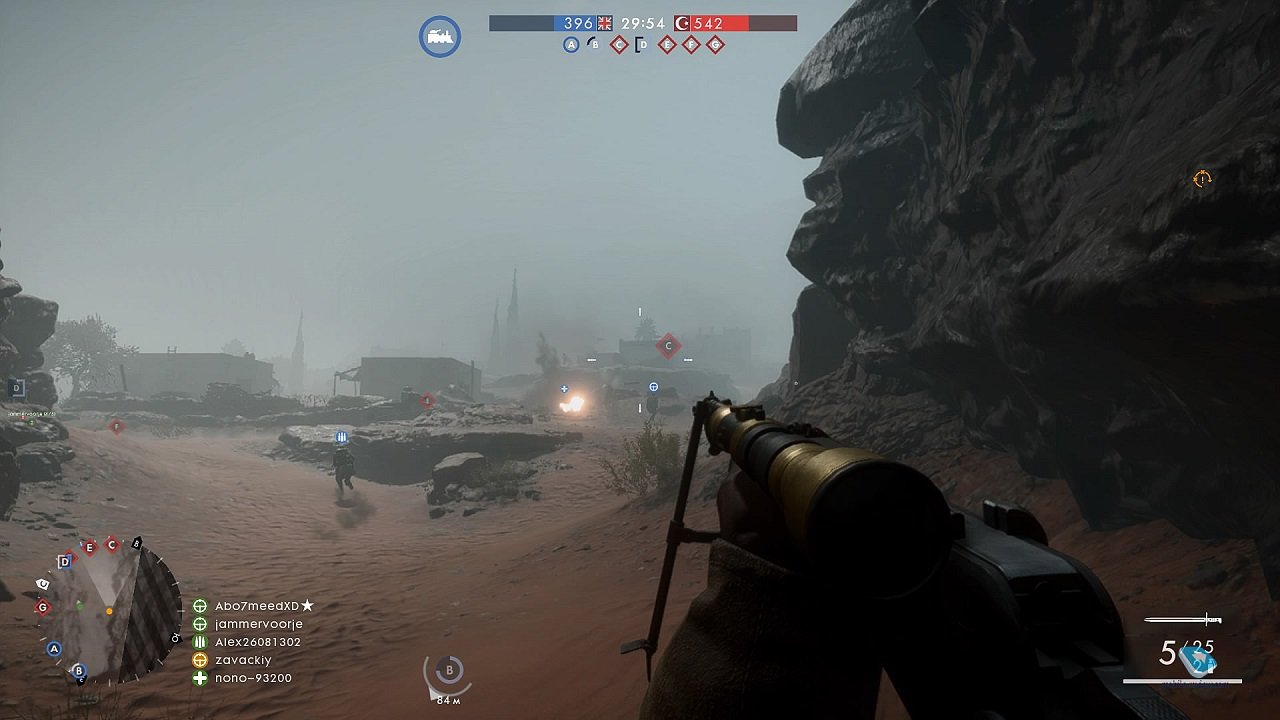Viewport: 1280px width, 720px height.
Task: Click the medic cross icon beside nono-93200
Action: (198, 677)
